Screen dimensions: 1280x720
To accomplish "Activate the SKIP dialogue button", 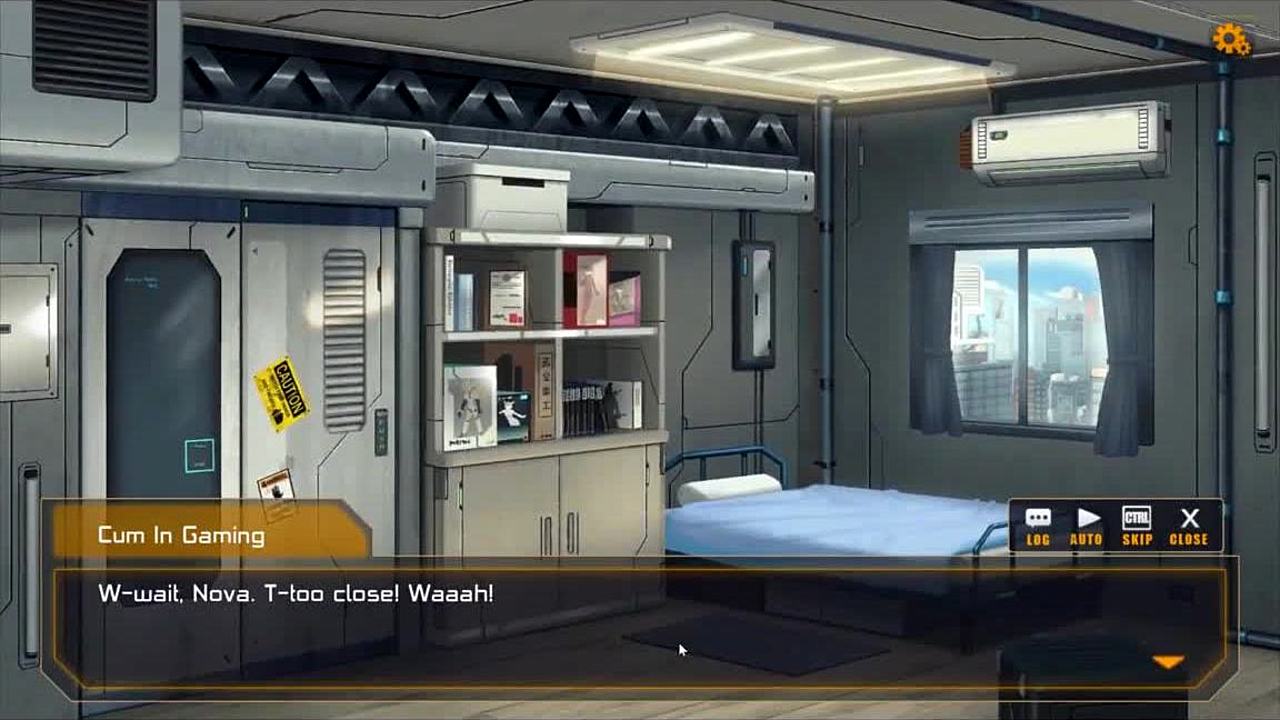I will [x=1137, y=526].
